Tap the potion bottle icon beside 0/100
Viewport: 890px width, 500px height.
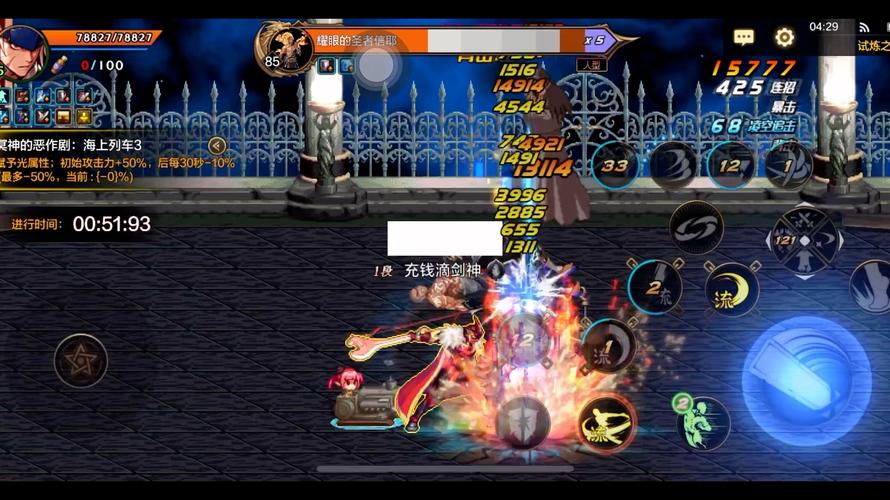tap(59, 64)
